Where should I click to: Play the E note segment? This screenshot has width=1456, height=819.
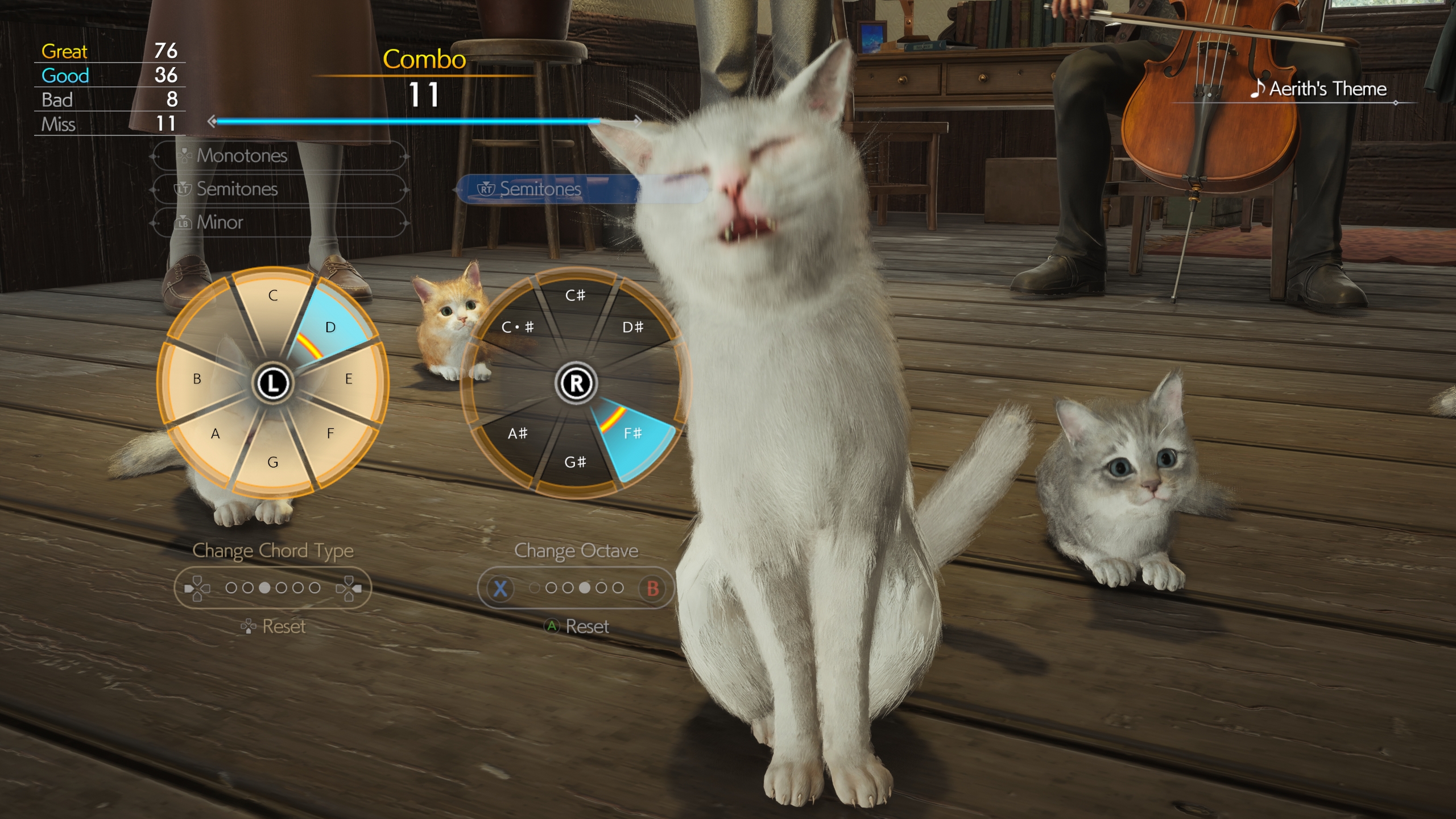(x=349, y=379)
